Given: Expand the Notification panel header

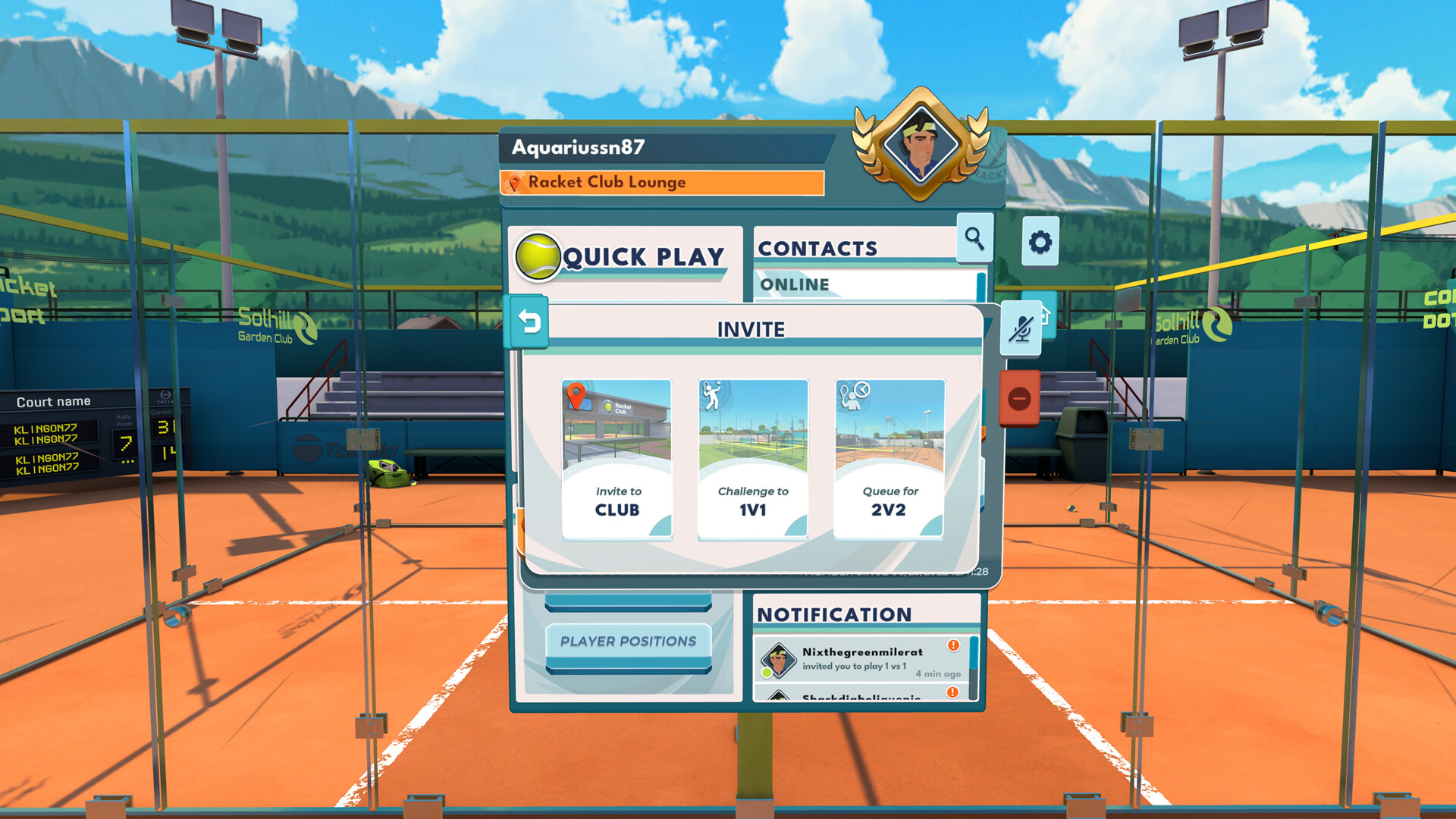Looking at the screenshot, I should click(x=834, y=614).
